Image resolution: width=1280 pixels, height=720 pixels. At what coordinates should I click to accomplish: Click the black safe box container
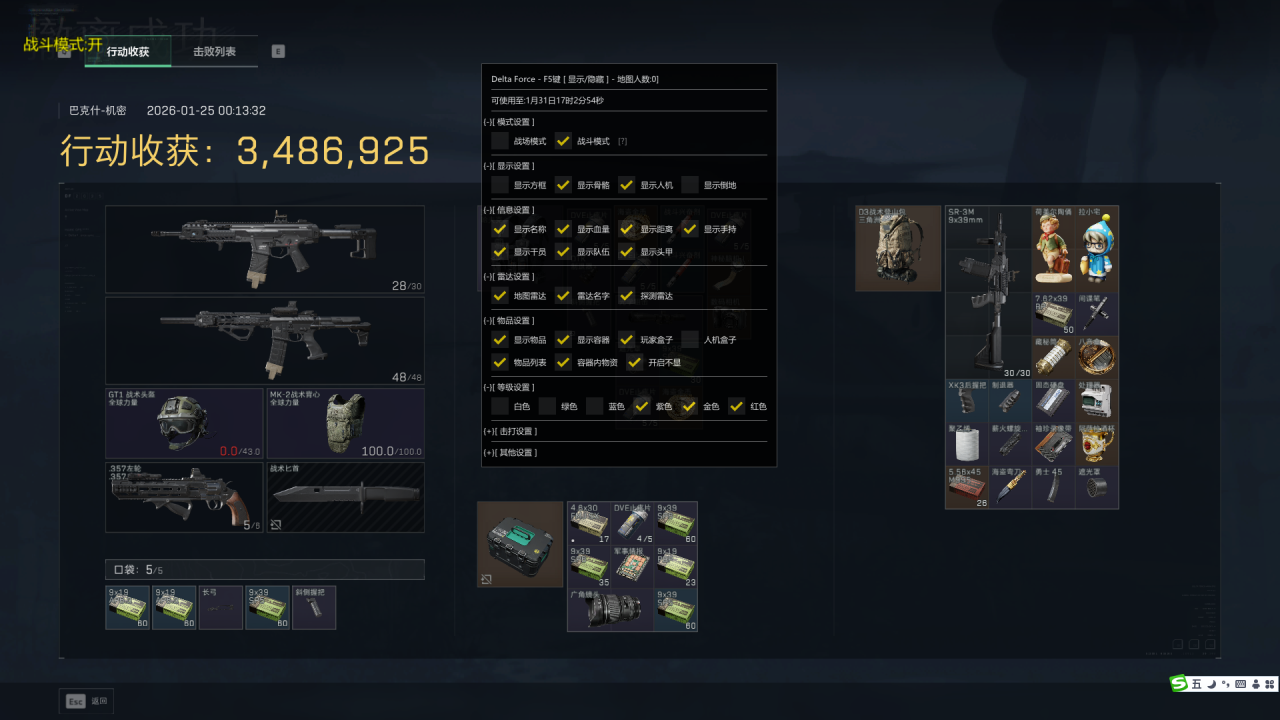520,544
